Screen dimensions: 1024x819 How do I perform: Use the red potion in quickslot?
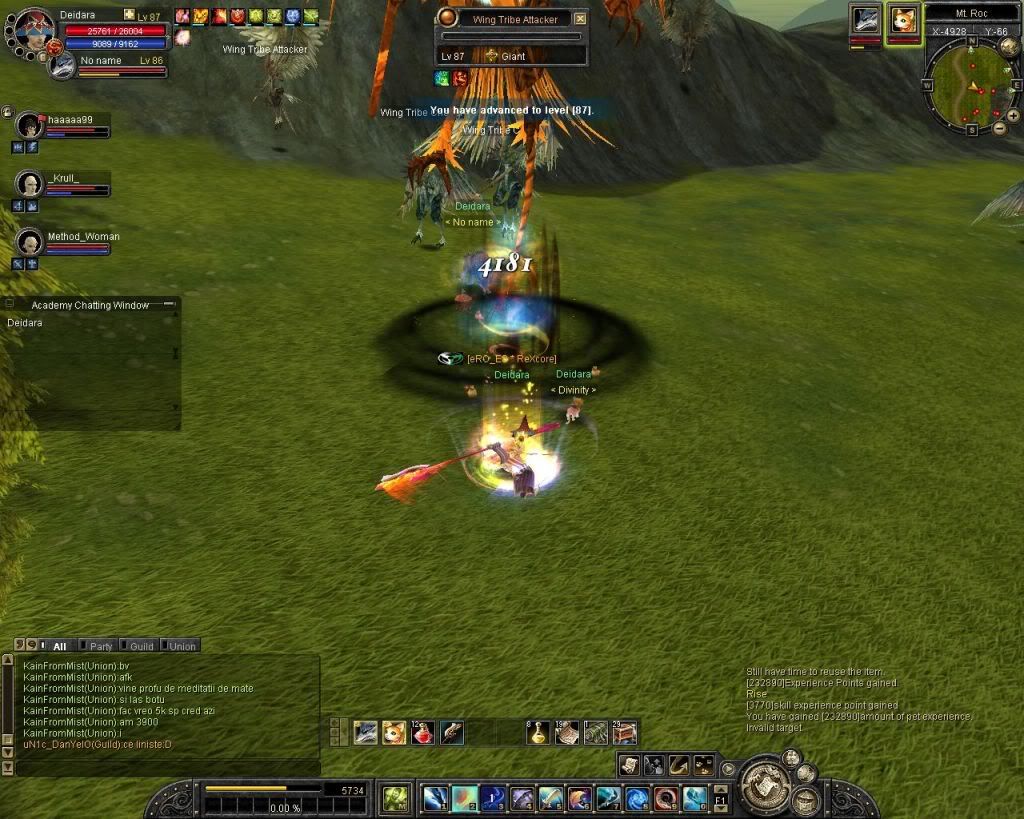(x=423, y=733)
